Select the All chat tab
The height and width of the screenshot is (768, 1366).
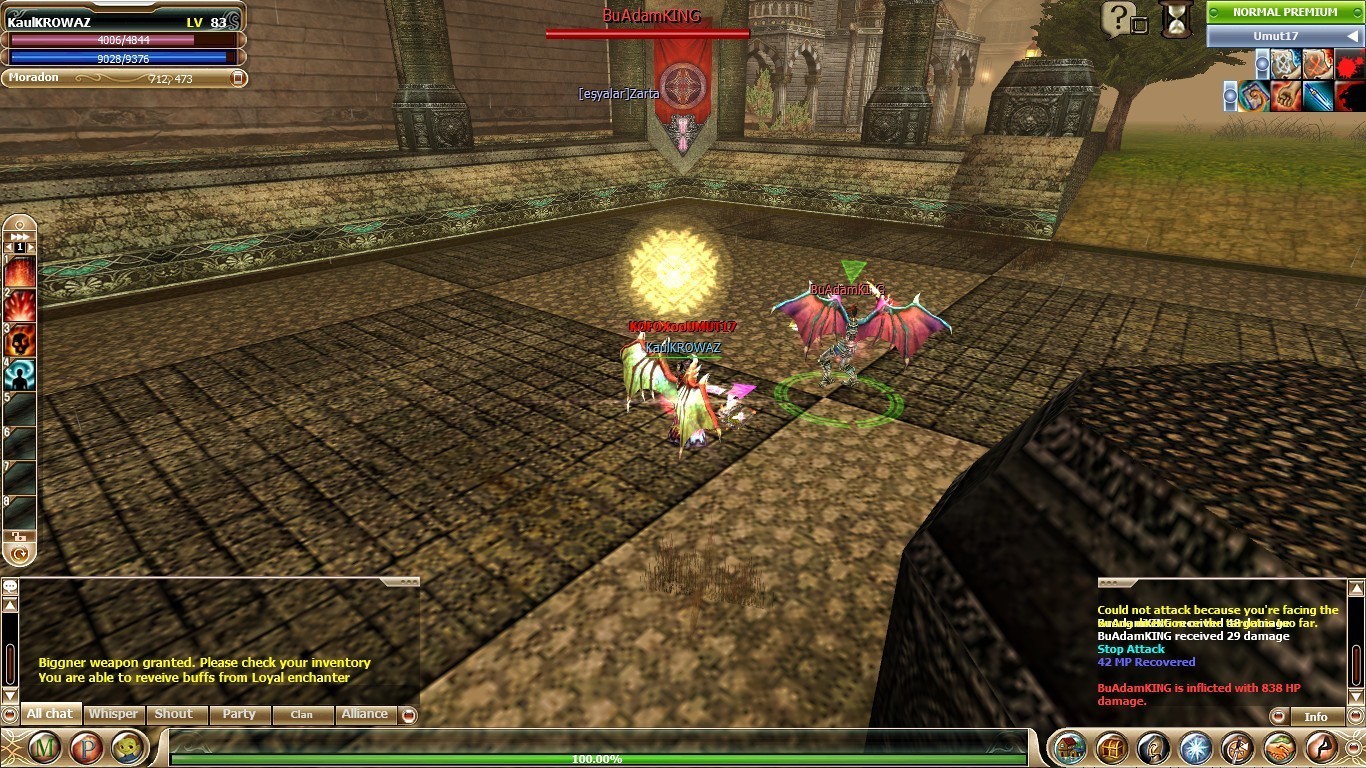pos(49,714)
